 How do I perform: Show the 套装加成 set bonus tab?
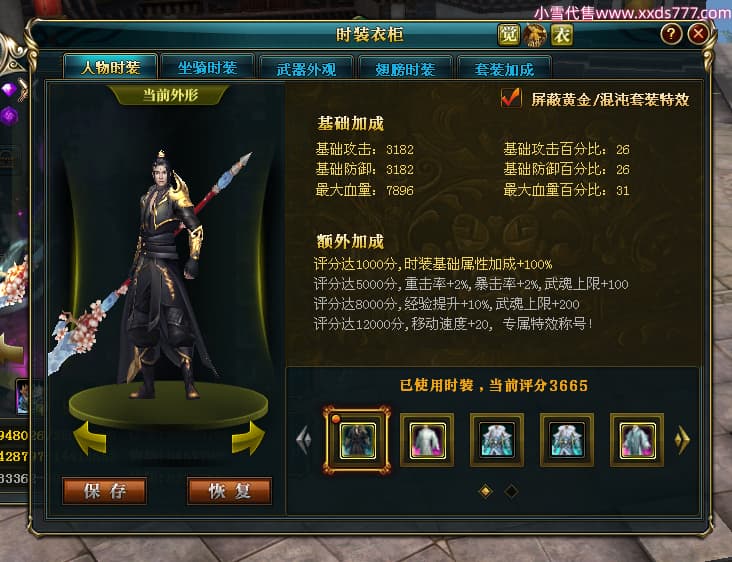(504, 69)
